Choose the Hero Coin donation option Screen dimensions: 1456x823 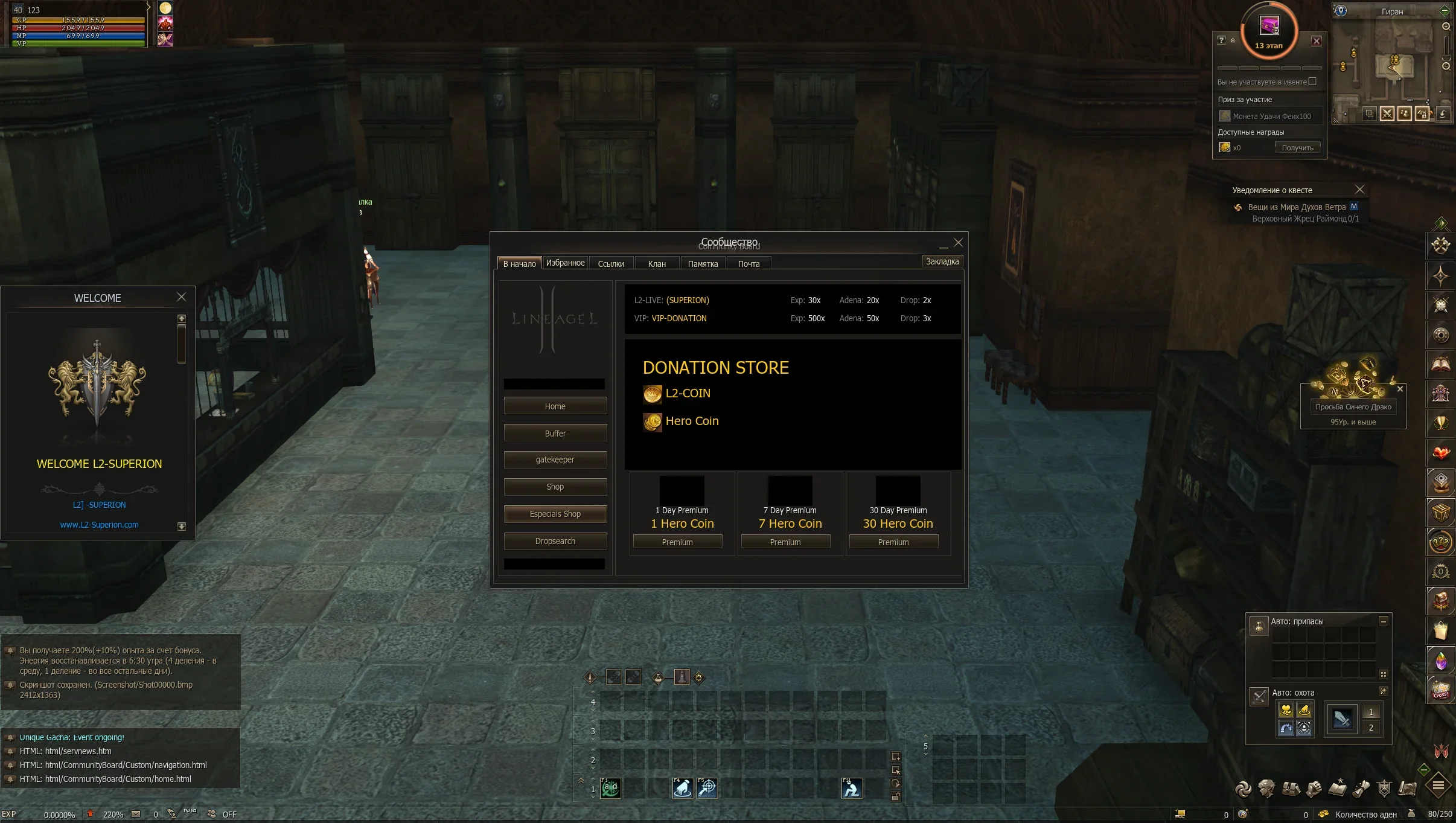click(691, 421)
